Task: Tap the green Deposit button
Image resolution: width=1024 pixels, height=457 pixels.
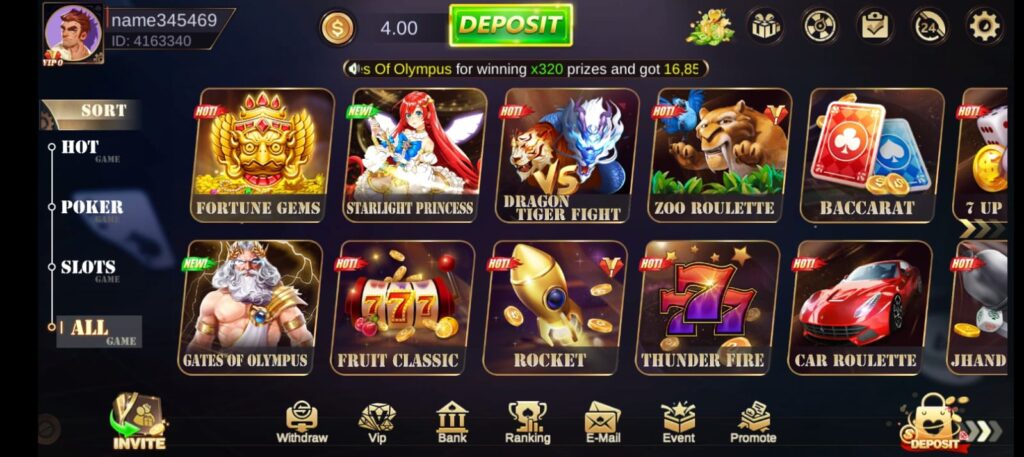Action: point(510,26)
